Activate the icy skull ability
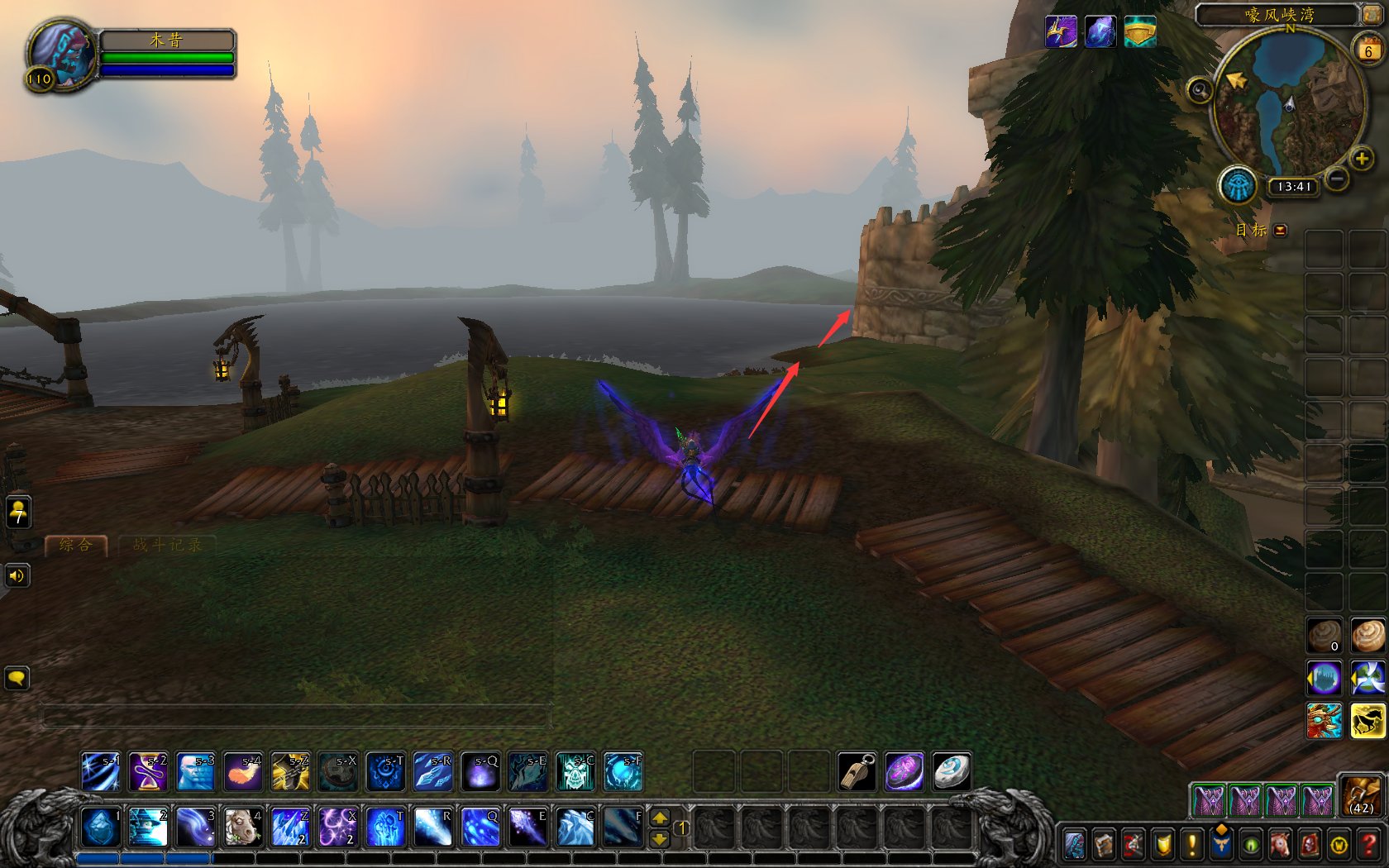This screenshot has height=868, width=1389. [575, 772]
